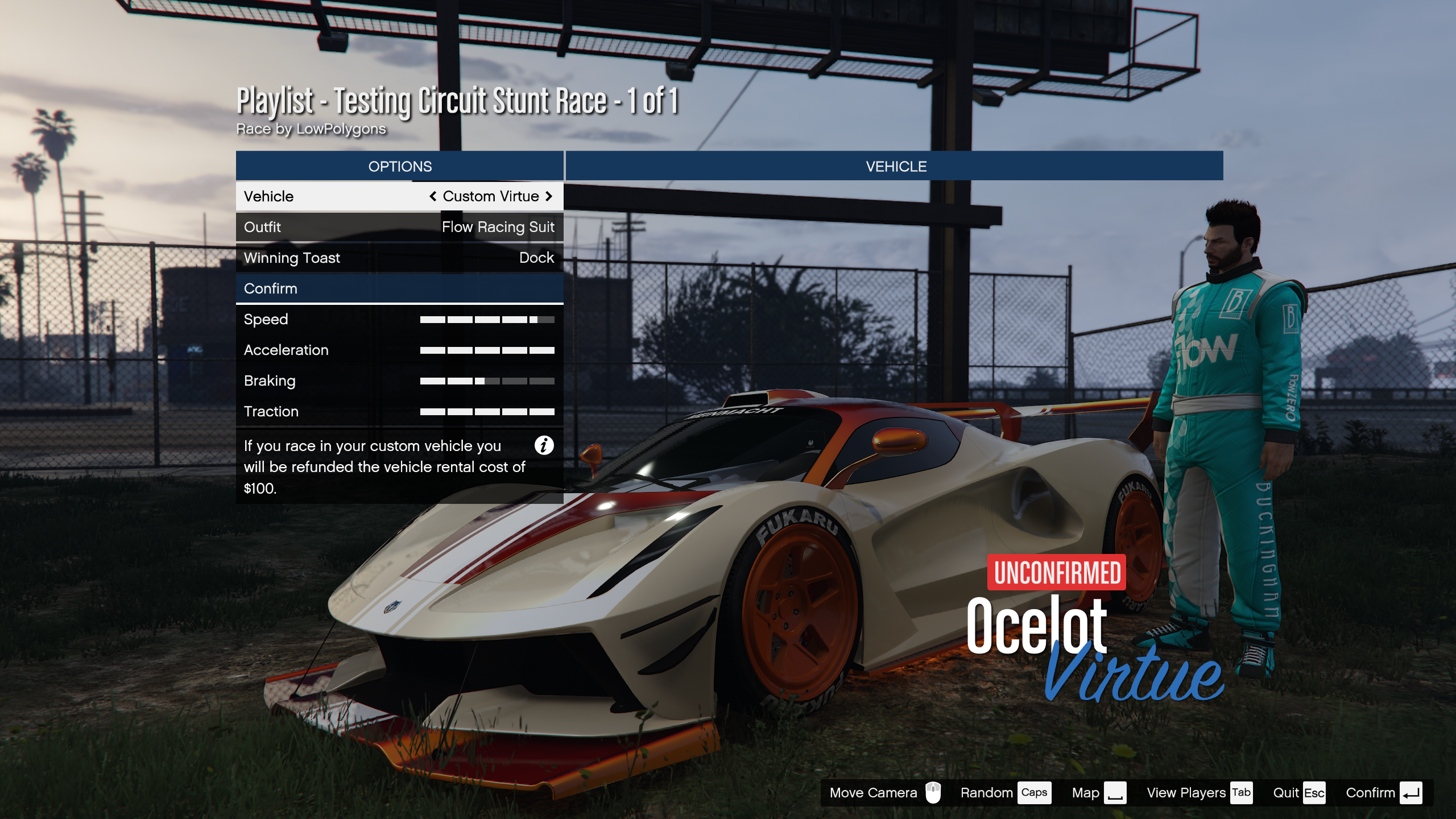Open the Map from the bottom bar
This screenshot has height=819, width=1456.
pos(1098,793)
